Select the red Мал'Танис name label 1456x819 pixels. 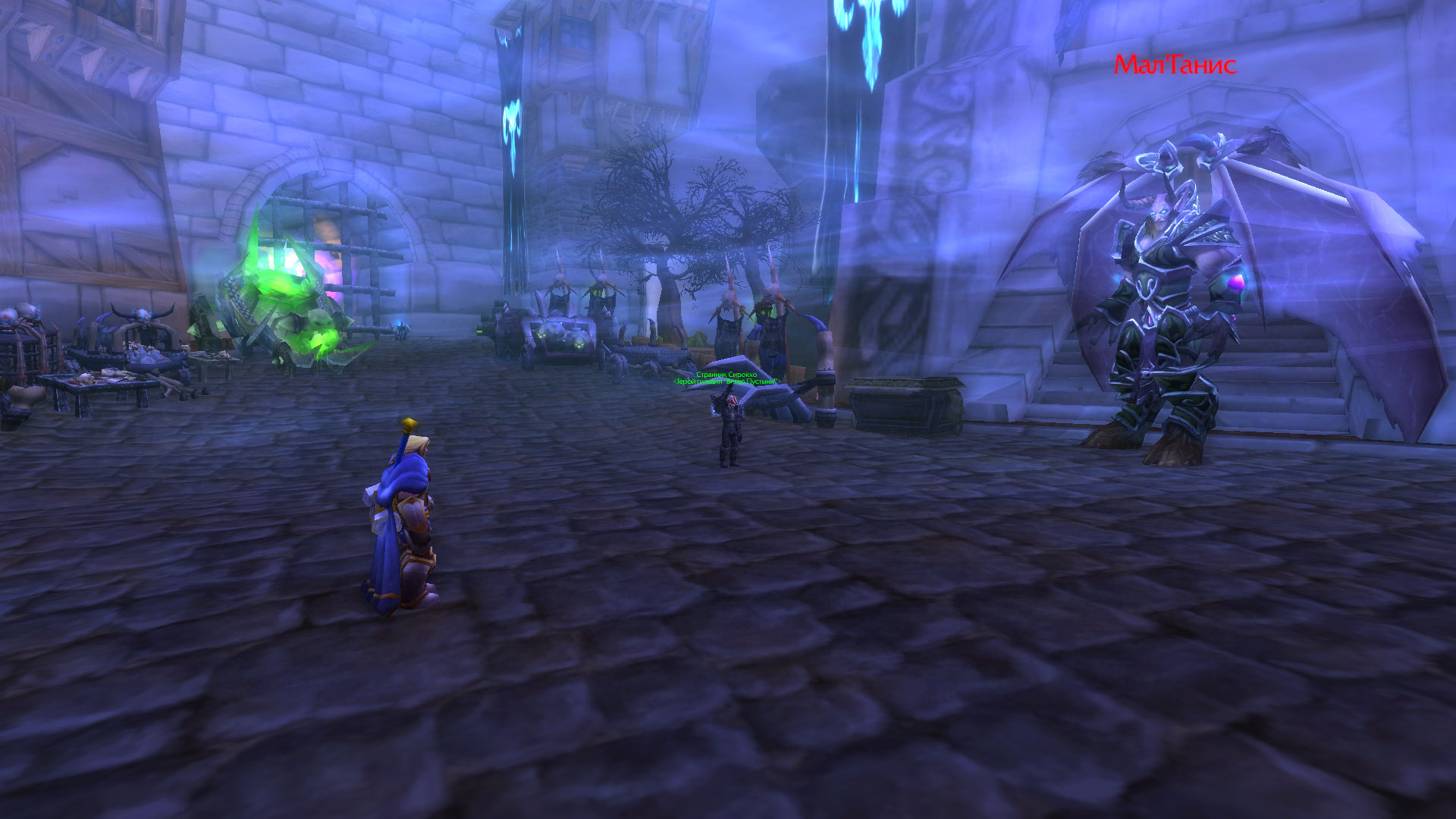coord(1174,65)
